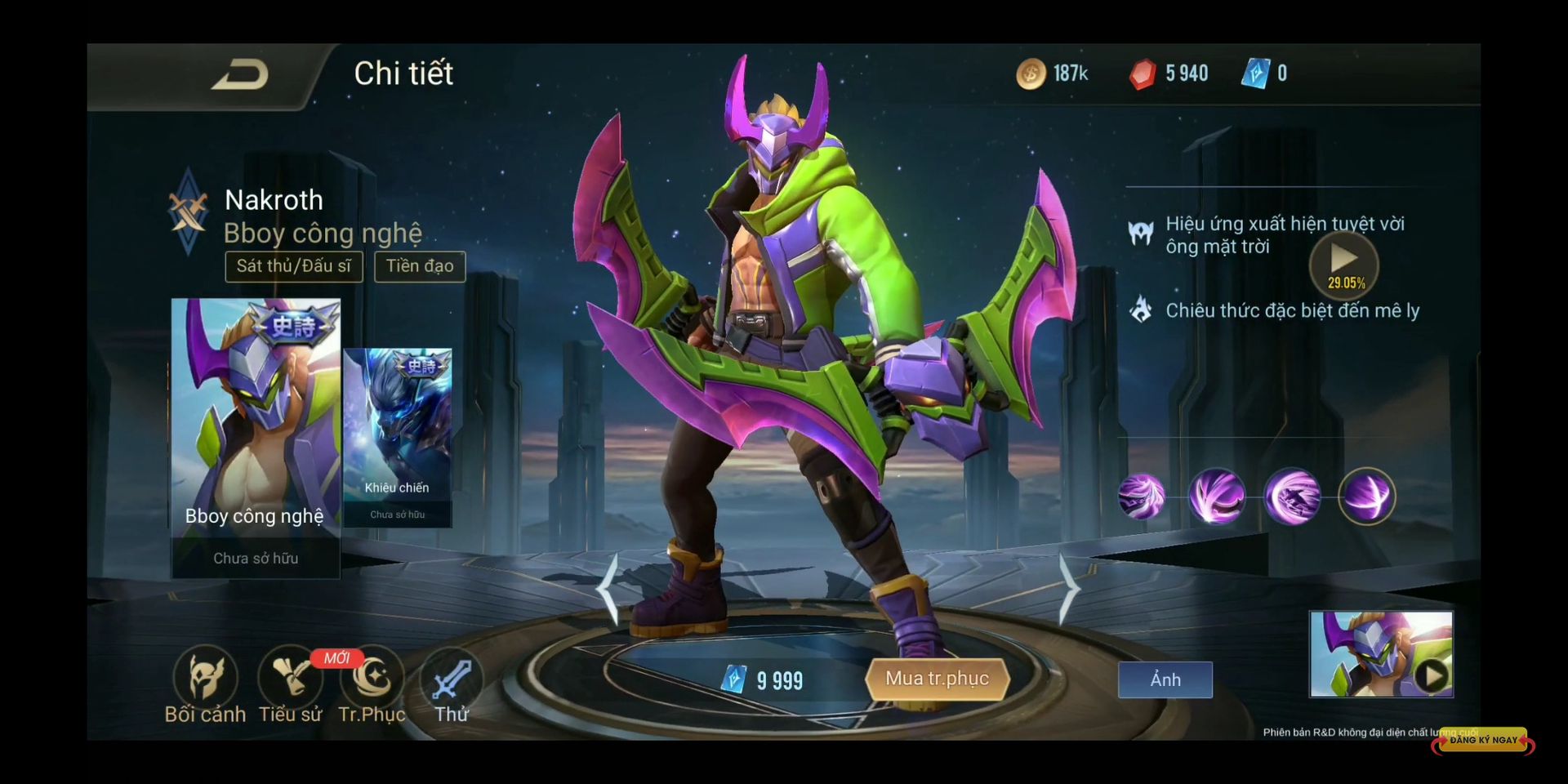This screenshot has height=784, width=1568.
Task: Go back using the return arrow
Action: click(x=240, y=75)
